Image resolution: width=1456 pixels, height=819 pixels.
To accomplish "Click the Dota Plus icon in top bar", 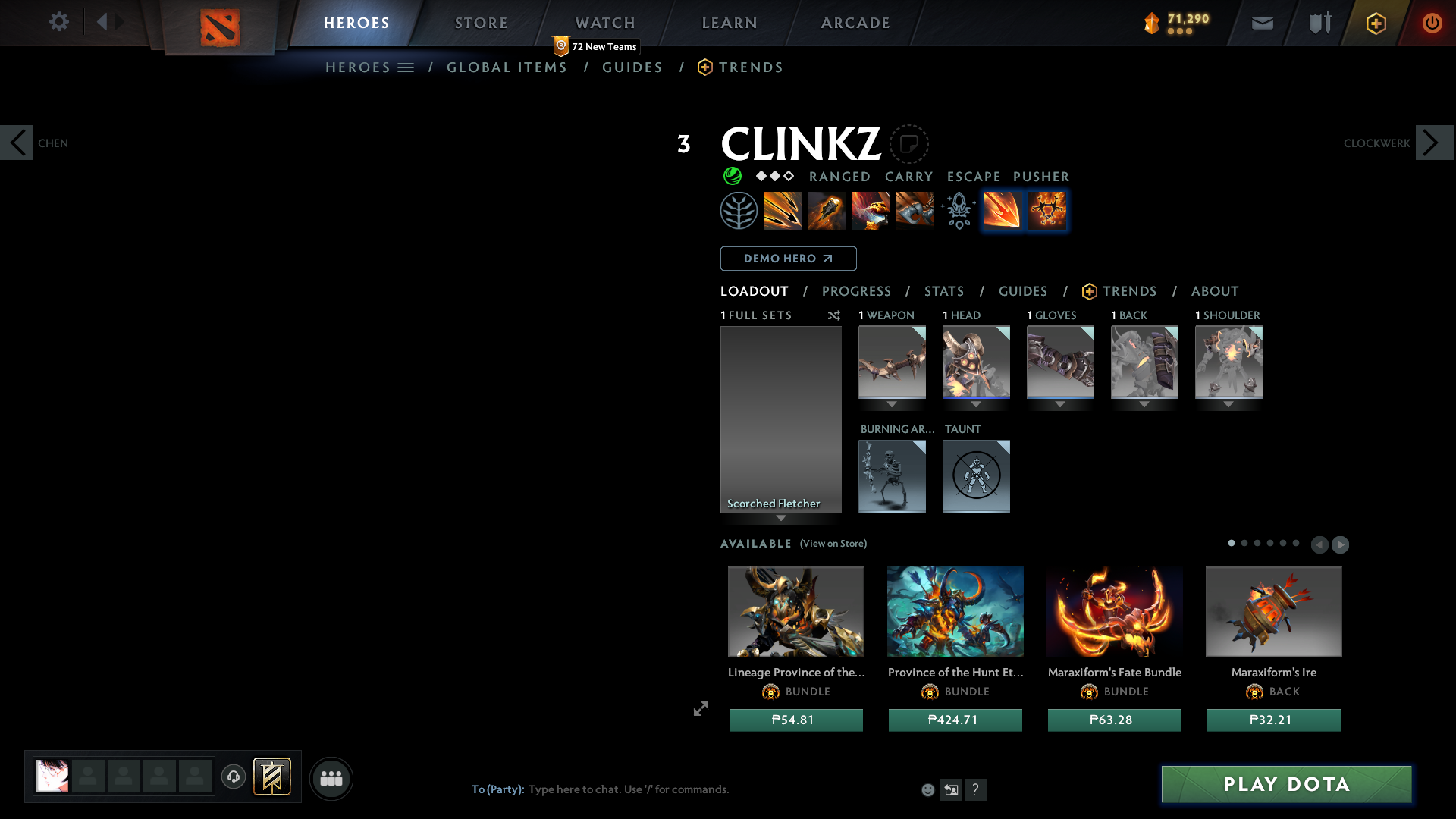I will coord(1376,23).
